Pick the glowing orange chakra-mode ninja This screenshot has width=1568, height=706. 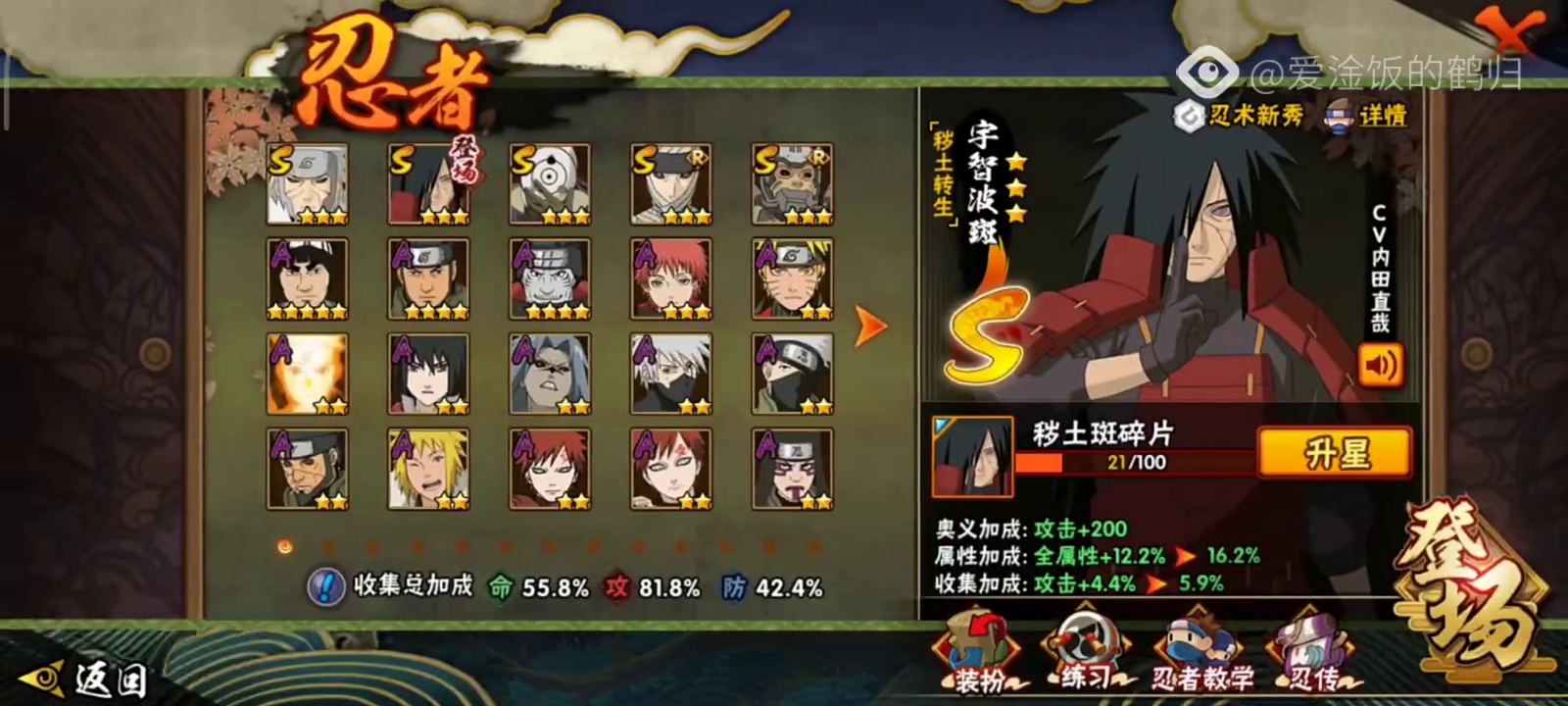(x=308, y=374)
